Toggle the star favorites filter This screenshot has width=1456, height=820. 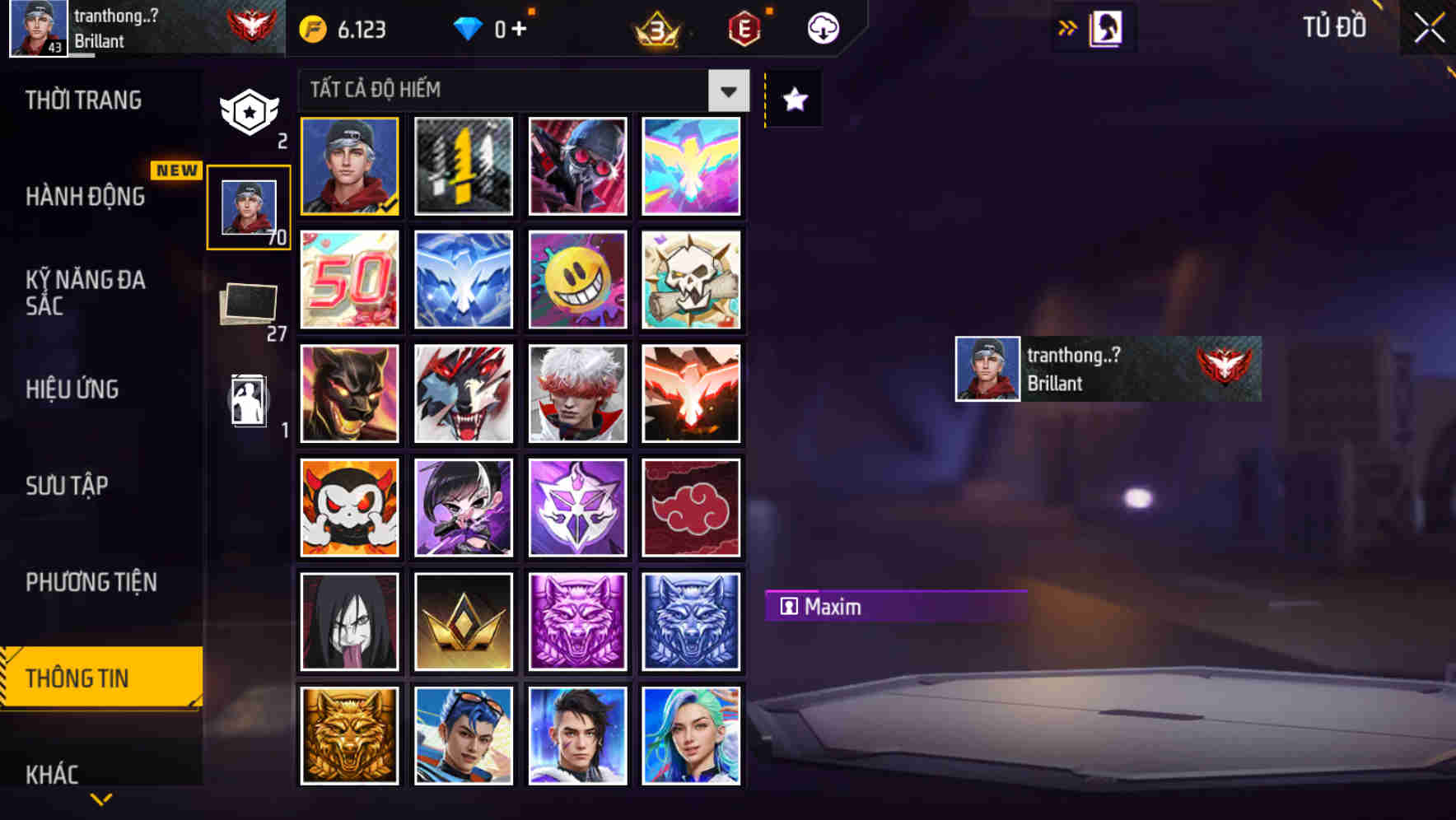(793, 100)
